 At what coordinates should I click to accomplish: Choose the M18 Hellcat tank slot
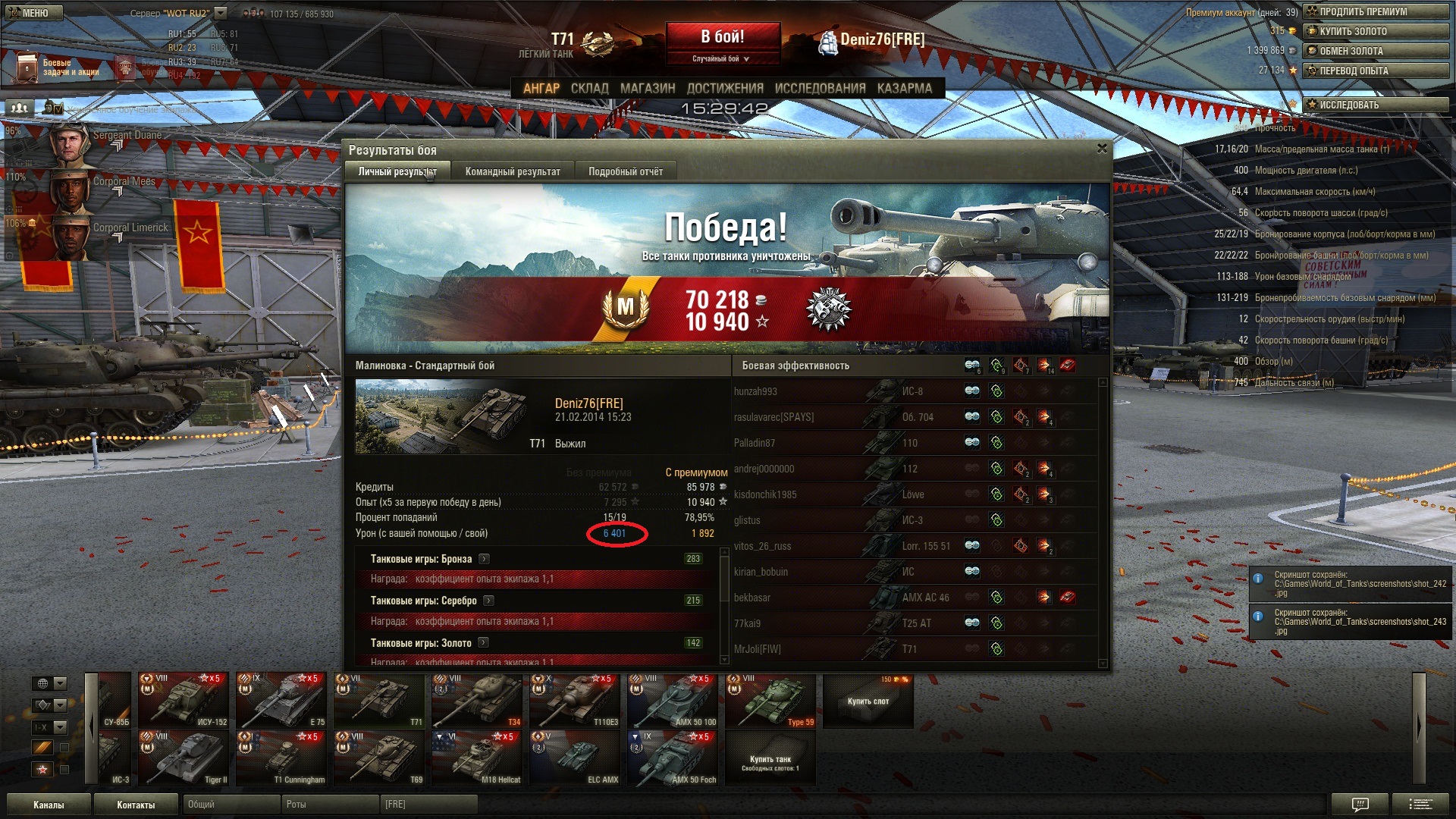pos(477,758)
